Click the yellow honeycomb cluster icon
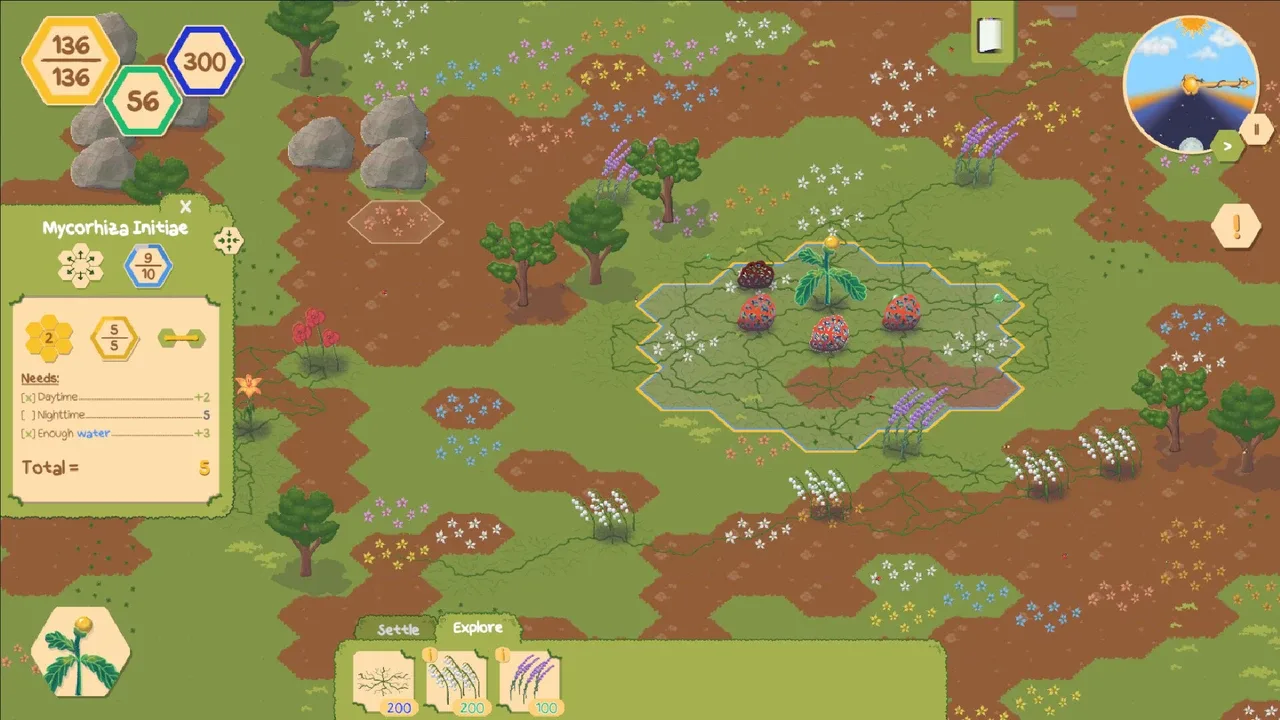 (48, 338)
